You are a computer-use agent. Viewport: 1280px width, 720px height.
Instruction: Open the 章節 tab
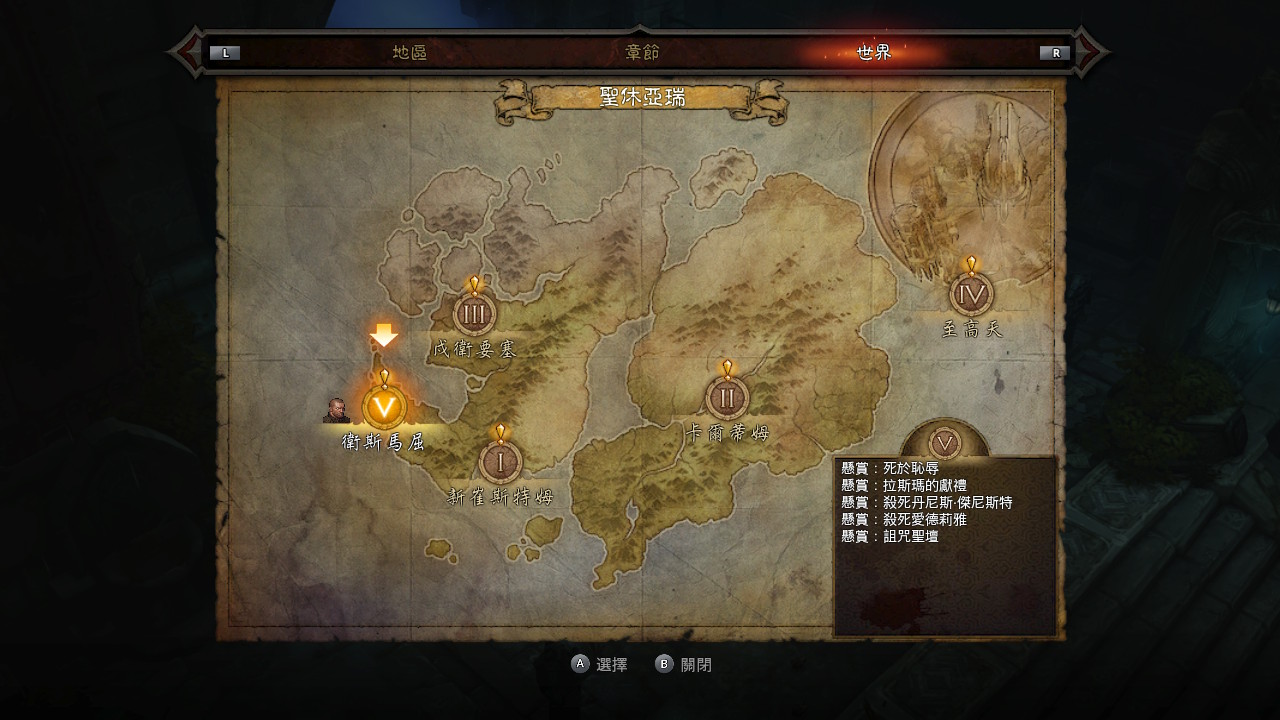point(642,53)
